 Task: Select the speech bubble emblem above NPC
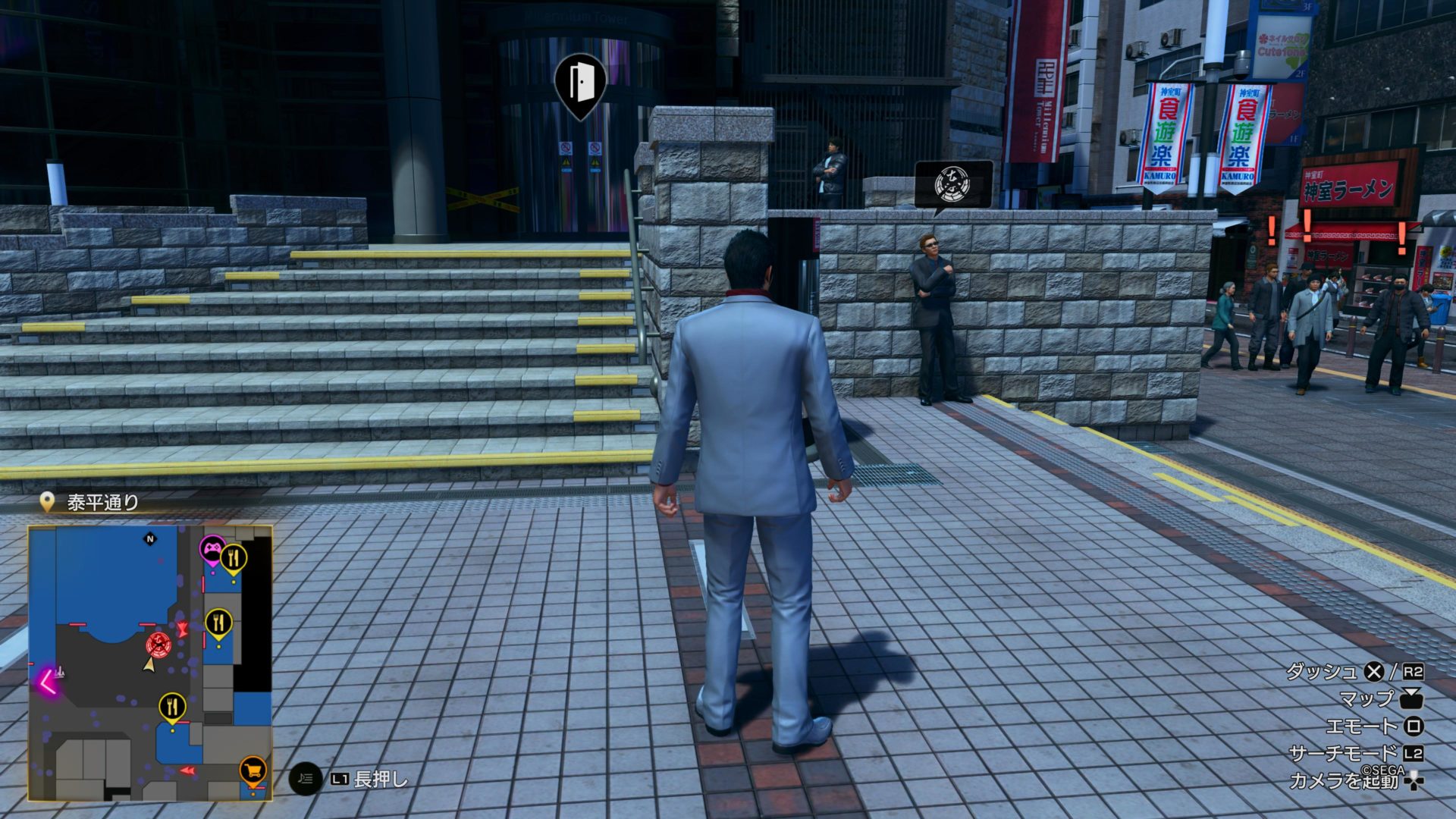pos(952,184)
